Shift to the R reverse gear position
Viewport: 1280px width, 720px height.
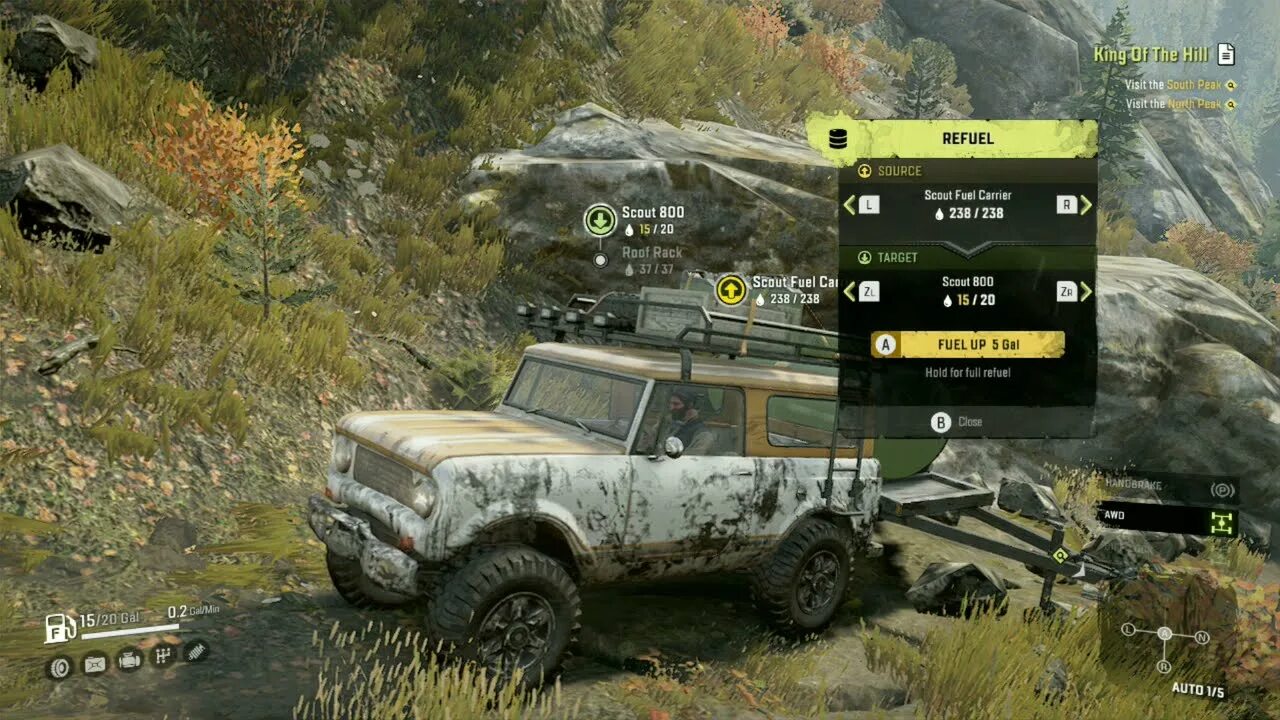pos(1164,667)
